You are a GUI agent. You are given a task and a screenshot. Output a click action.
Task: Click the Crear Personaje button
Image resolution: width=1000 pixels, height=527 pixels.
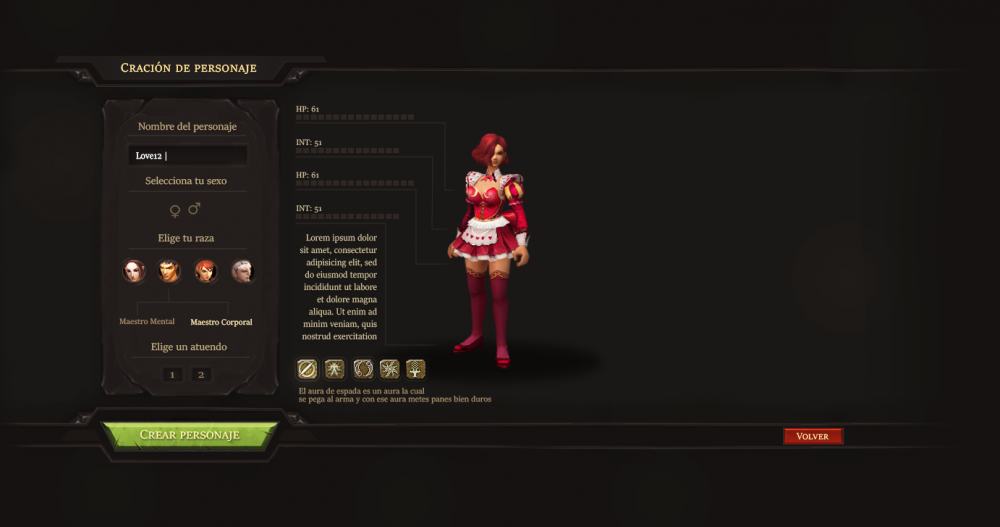coord(189,435)
